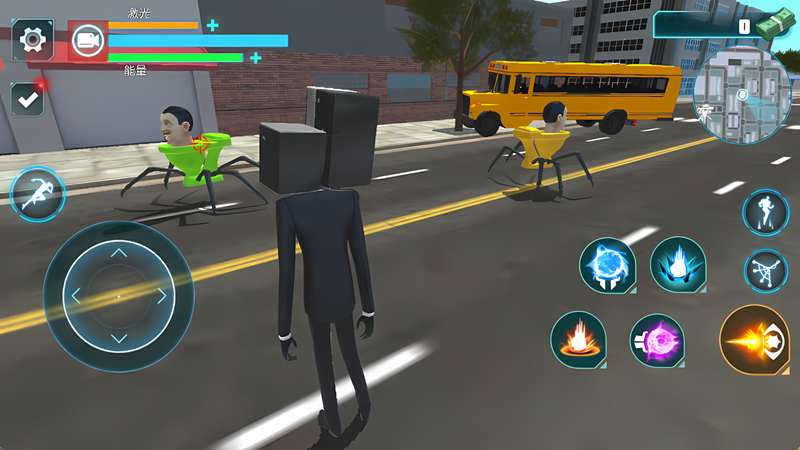Toggle the checkmark button
This screenshot has width=800, height=450.
pos(27,99)
